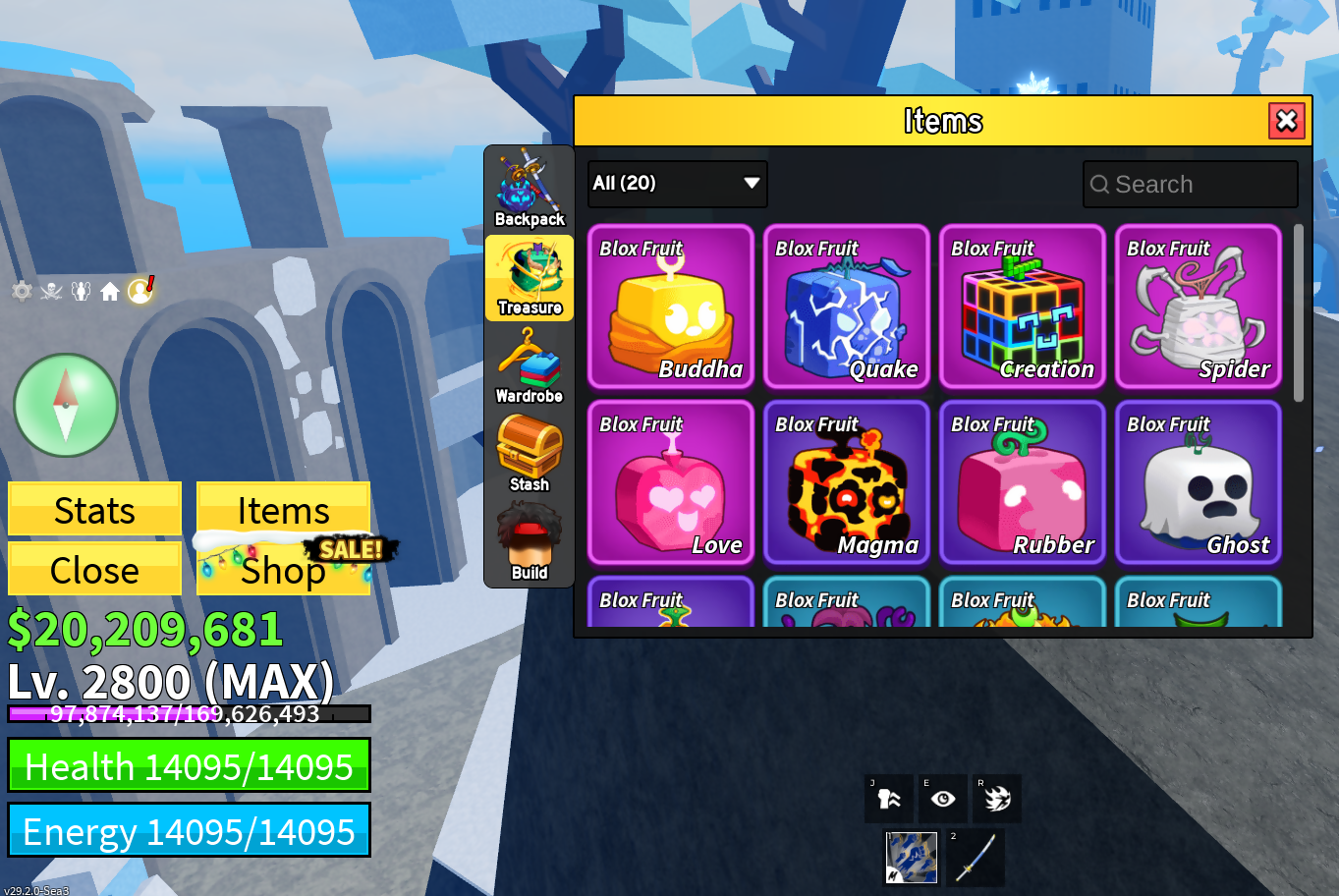Open the Stash chest icon

529,455
